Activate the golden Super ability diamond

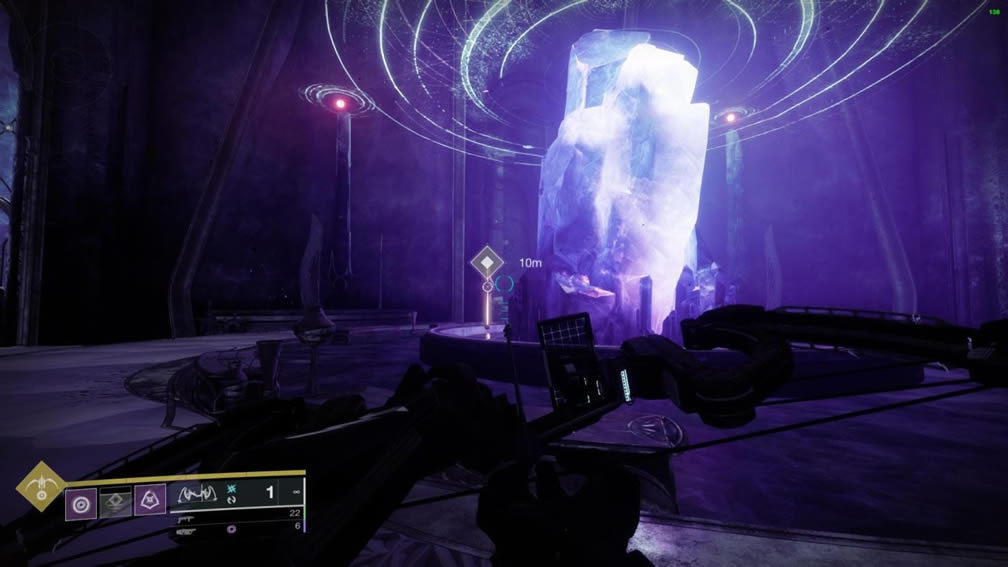click(x=41, y=487)
